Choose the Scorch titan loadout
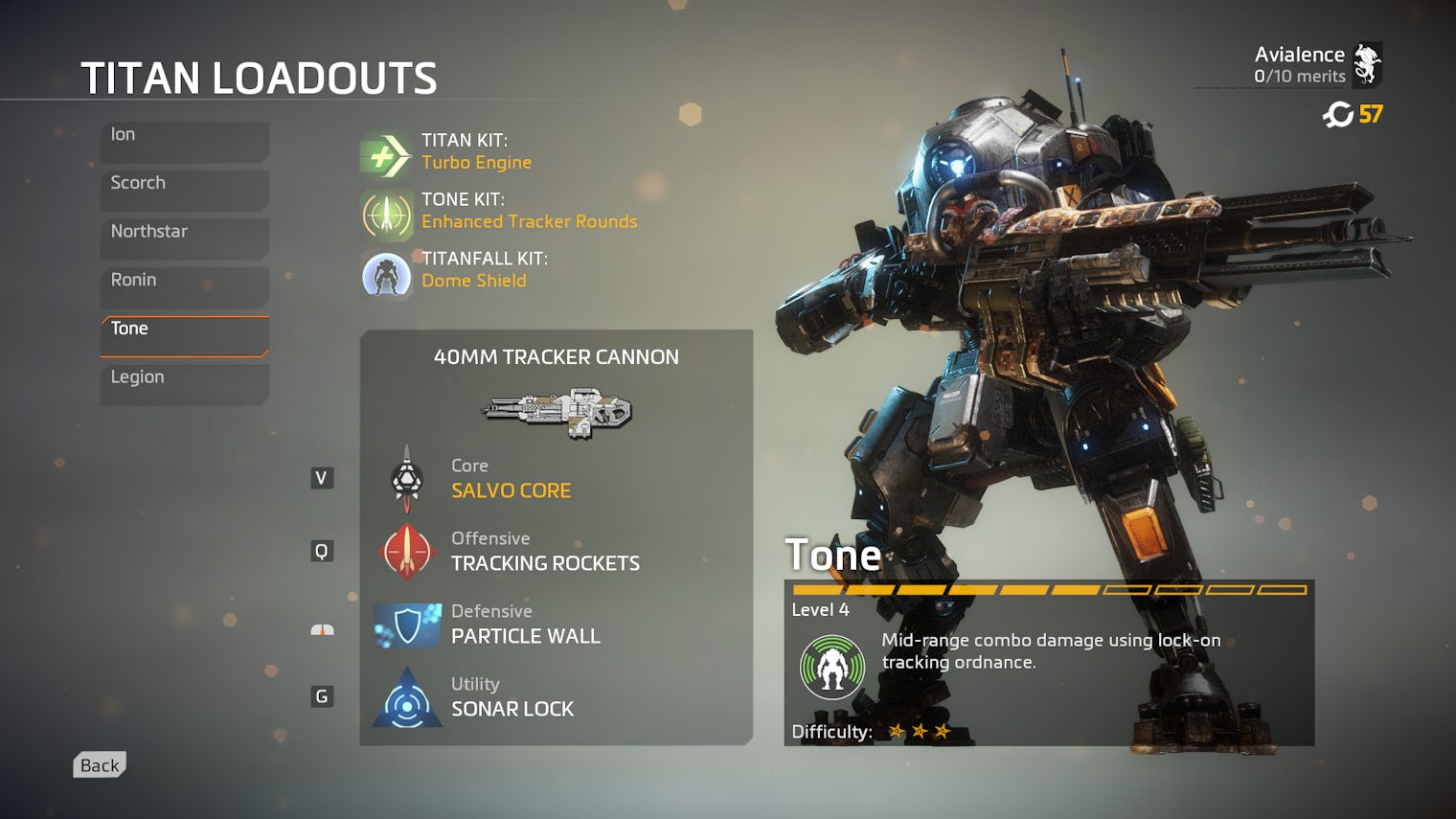The width and height of the screenshot is (1456, 819). coord(184,190)
